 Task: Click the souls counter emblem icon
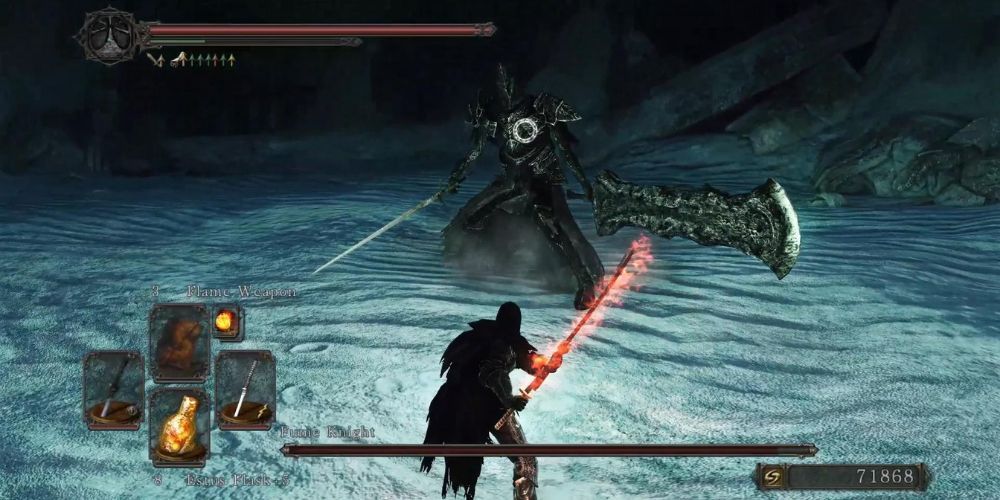point(773,477)
